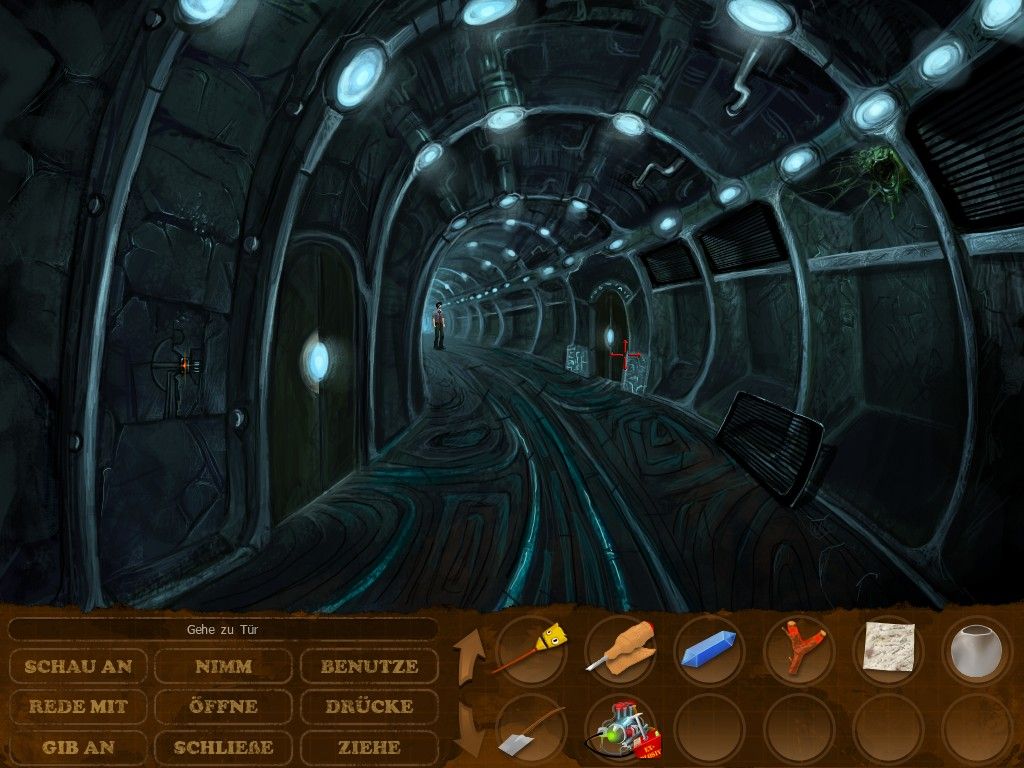Pick the white clay vase item

point(977,648)
